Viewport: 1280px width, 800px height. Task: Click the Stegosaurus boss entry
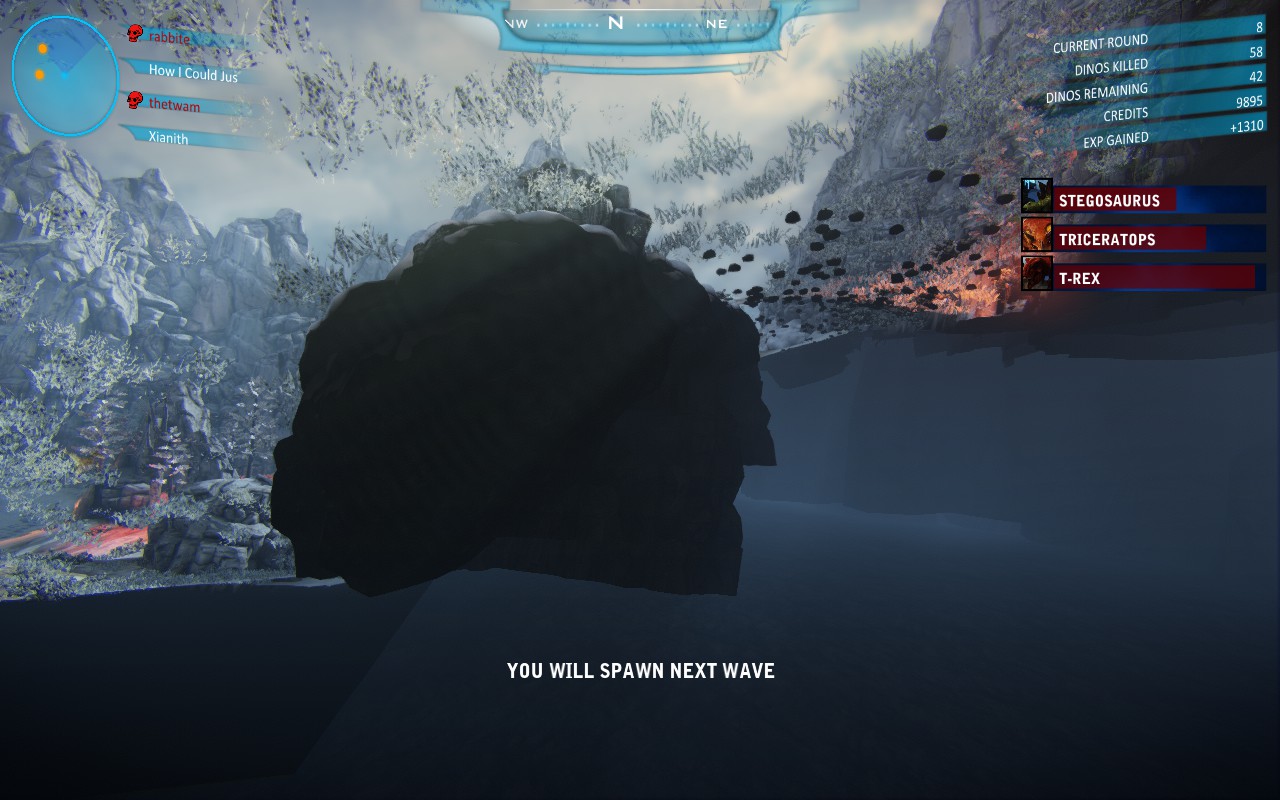pos(1158,200)
